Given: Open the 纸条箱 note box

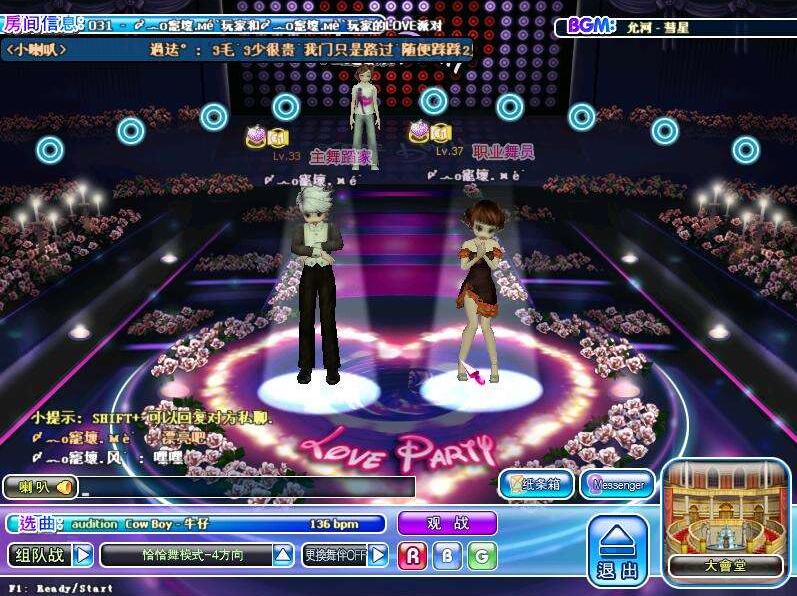Looking at the screenshot, I should pos(536,485).
